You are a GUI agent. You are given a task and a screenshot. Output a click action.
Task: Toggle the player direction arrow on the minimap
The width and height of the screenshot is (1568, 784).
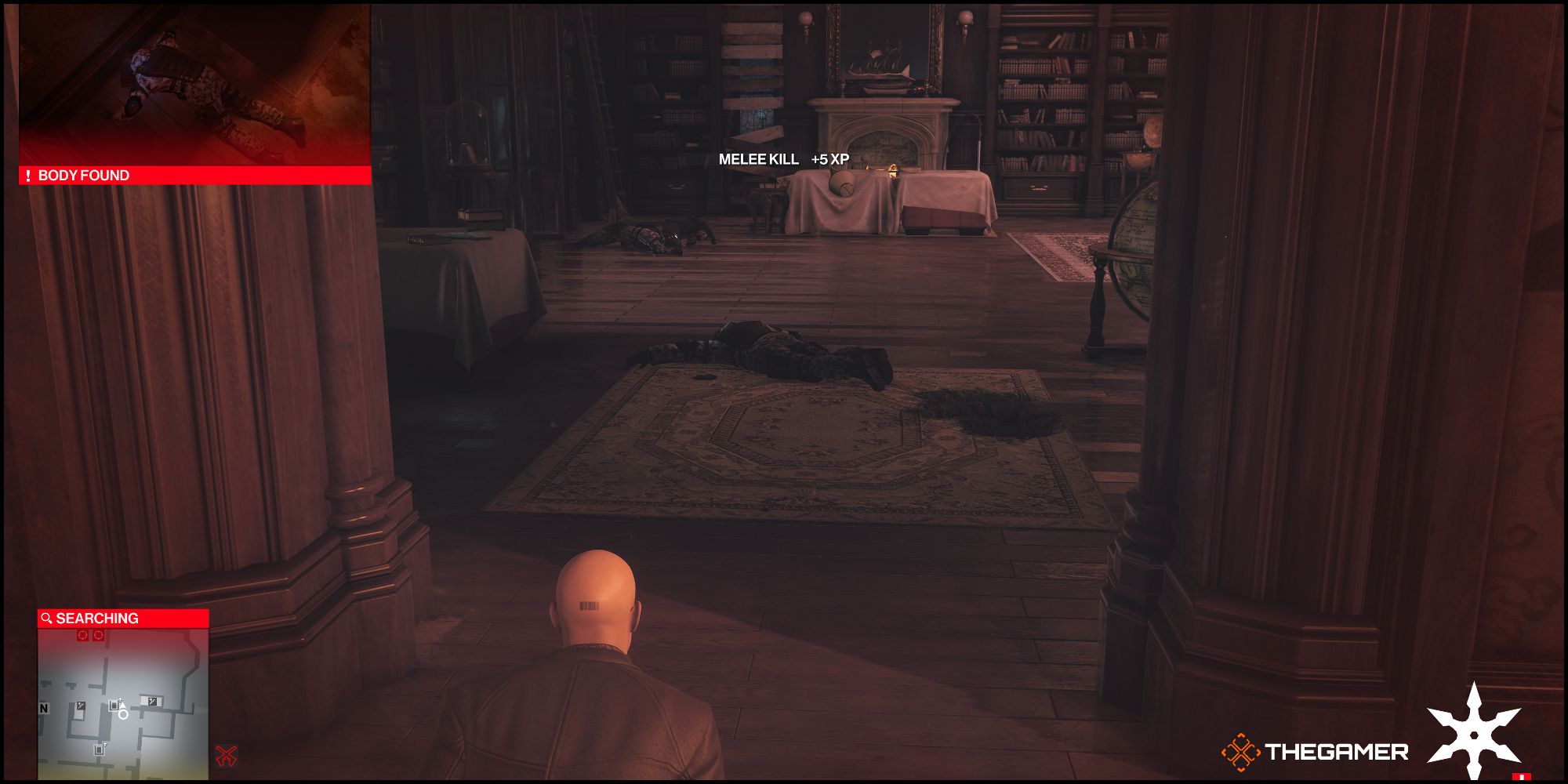point(122,705)
